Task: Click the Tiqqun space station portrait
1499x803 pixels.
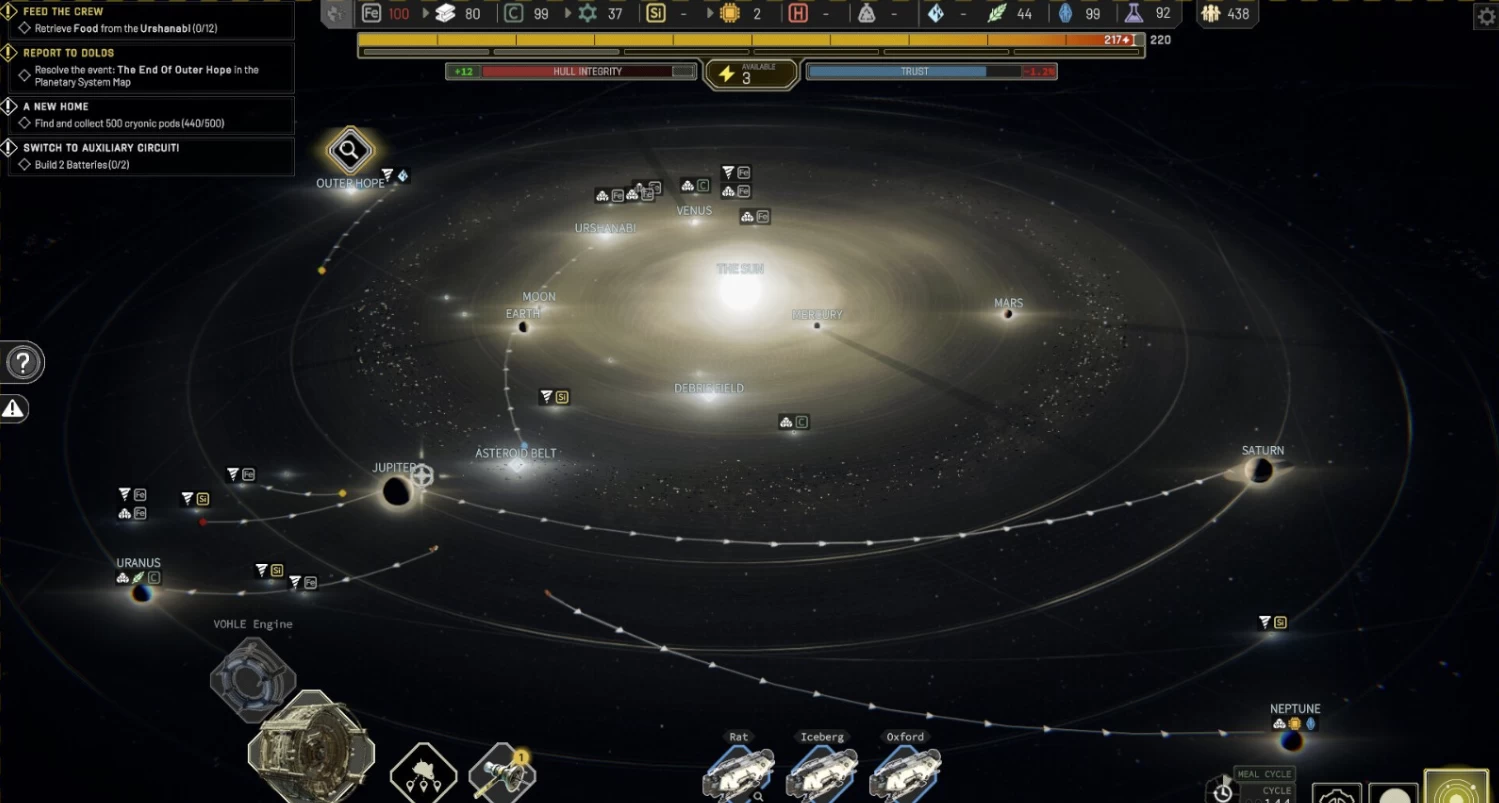Action: click(310, 750)
